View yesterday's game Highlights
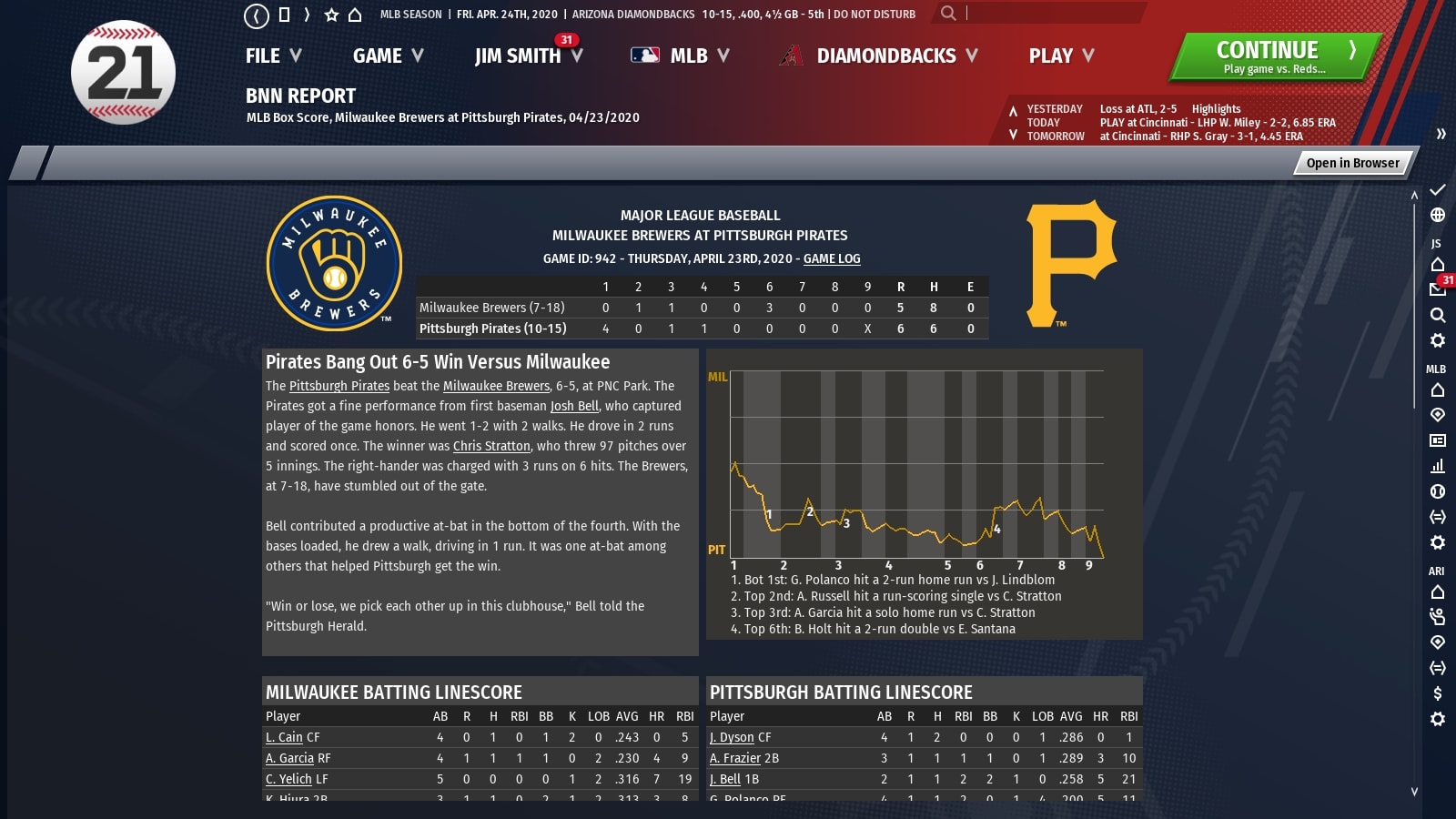The width and height of the screenshot is (1456, 819). 1216,108
